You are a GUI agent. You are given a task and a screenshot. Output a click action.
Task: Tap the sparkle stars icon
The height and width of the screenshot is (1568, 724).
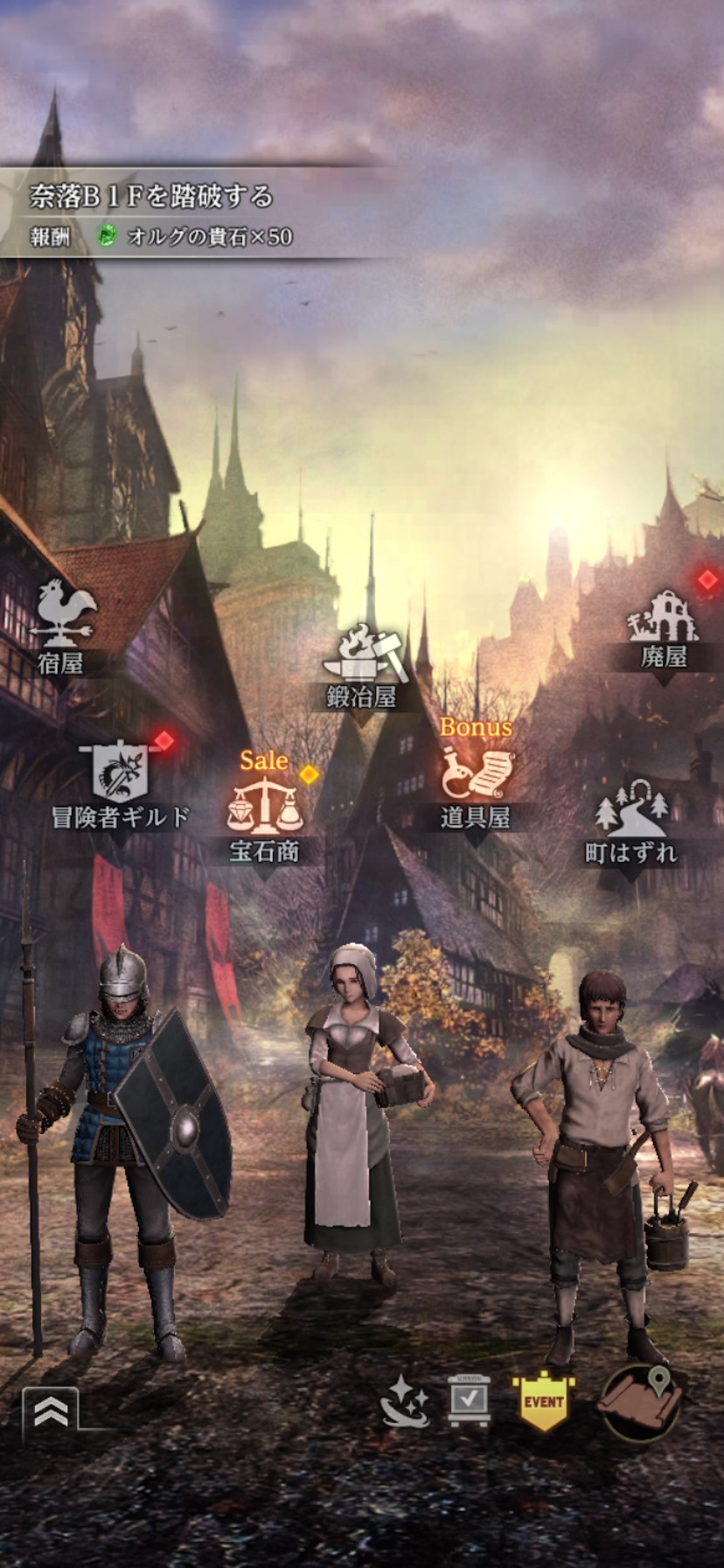[404, 1402]
